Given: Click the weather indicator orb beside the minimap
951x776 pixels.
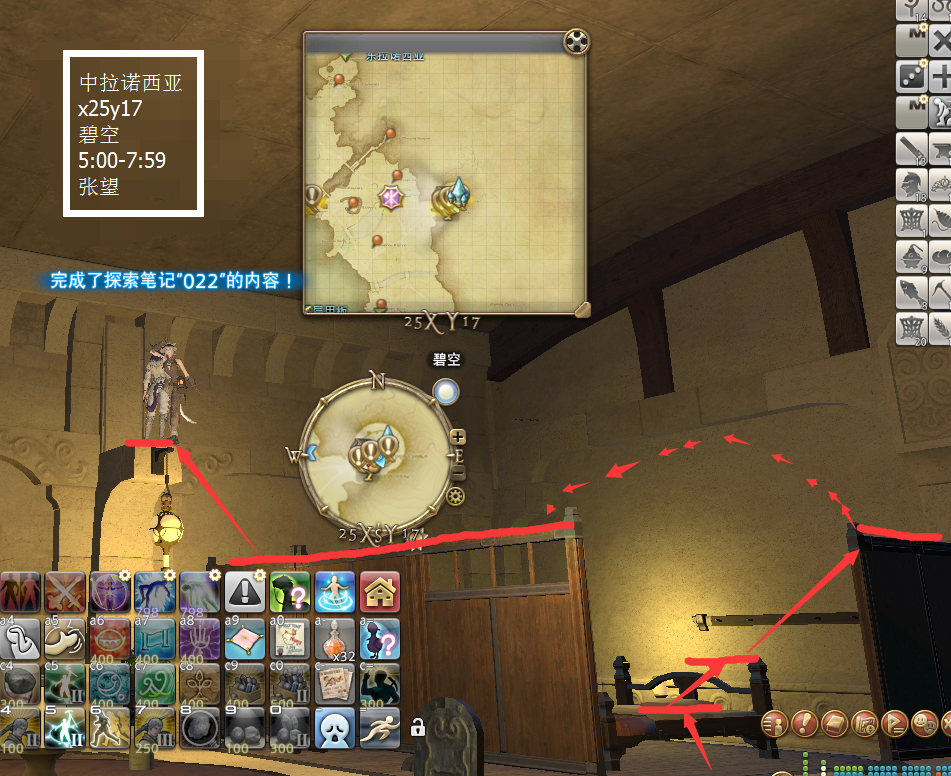Looking at the screenshot, I should (446, 391).
